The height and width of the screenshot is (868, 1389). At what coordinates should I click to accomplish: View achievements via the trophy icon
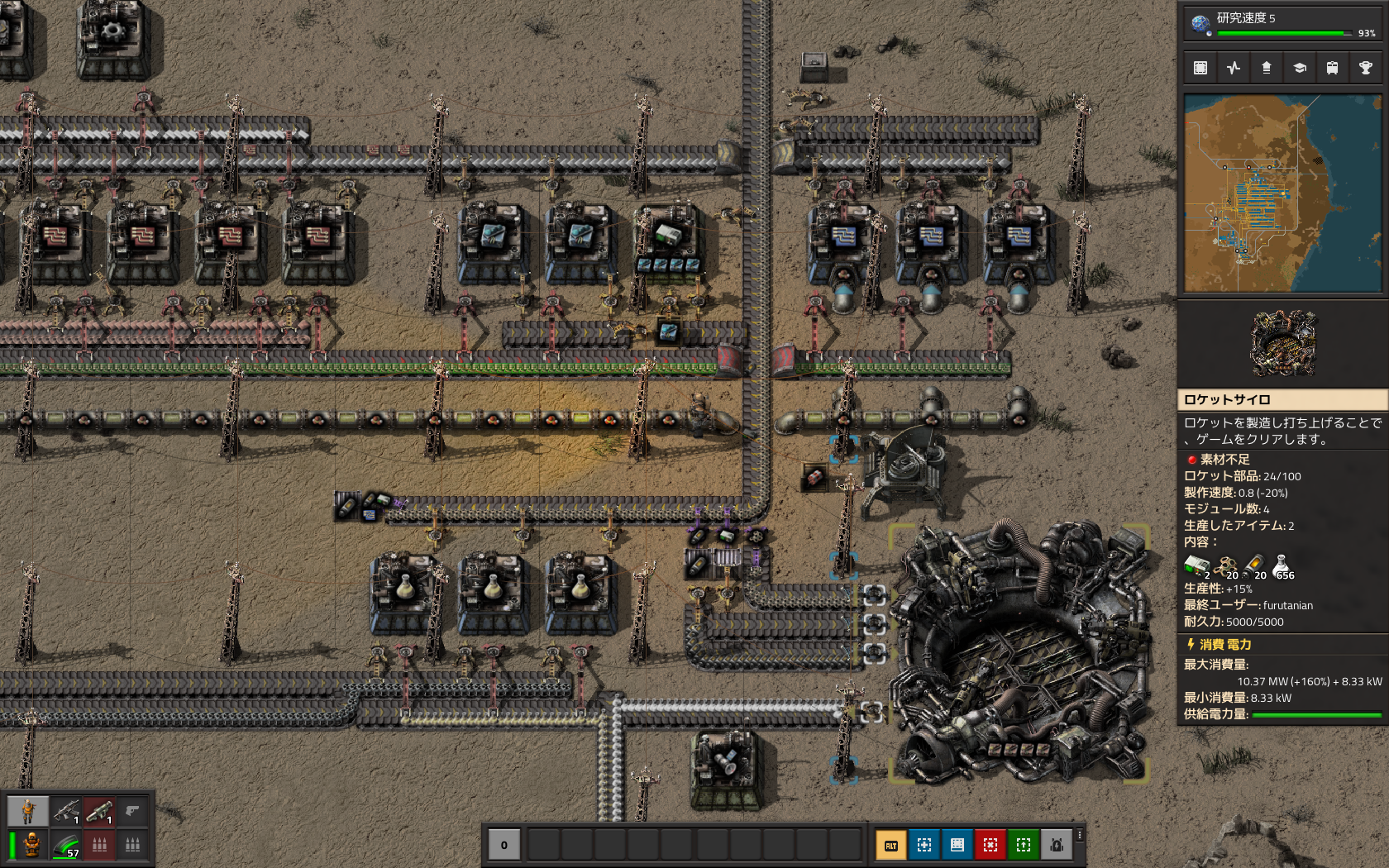tap(1365, 68)
